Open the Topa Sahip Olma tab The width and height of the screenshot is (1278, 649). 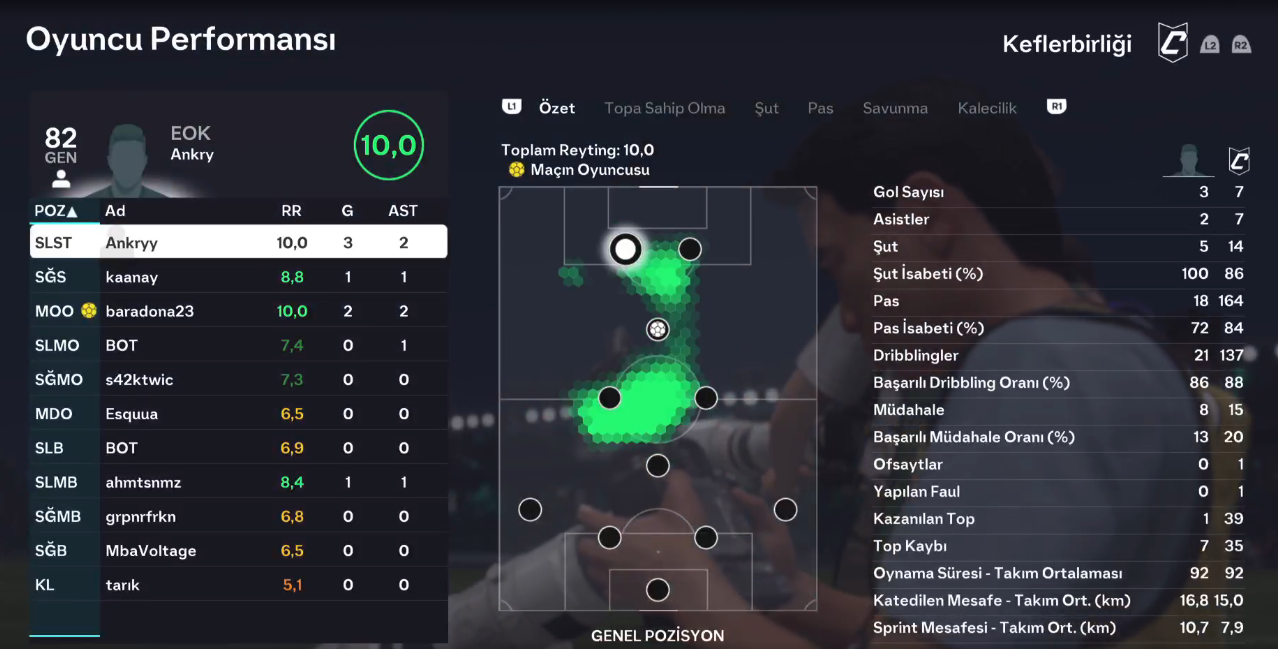[x=664, y=108]
